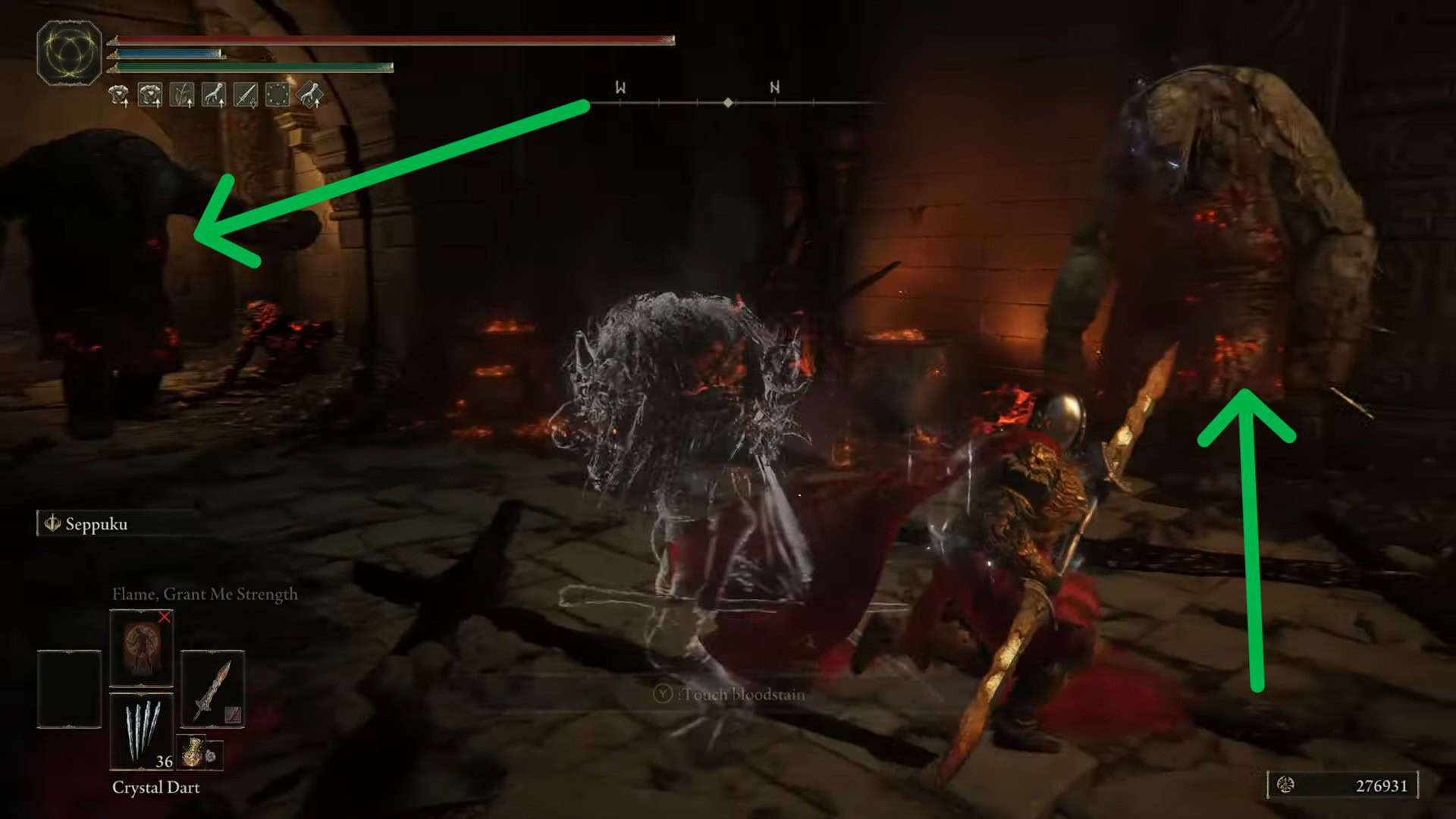Inspect the unframed armor buff icon
The height and width of the screenshot is (819, 1456).
pyautogui.click(x=118, y=95)
